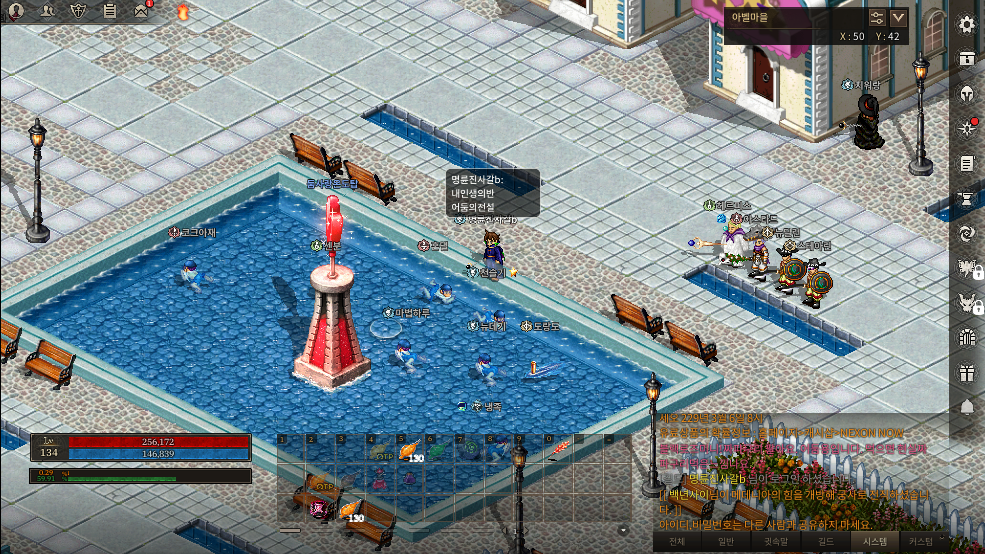Open the helmet equipment icon

point(967,94)
